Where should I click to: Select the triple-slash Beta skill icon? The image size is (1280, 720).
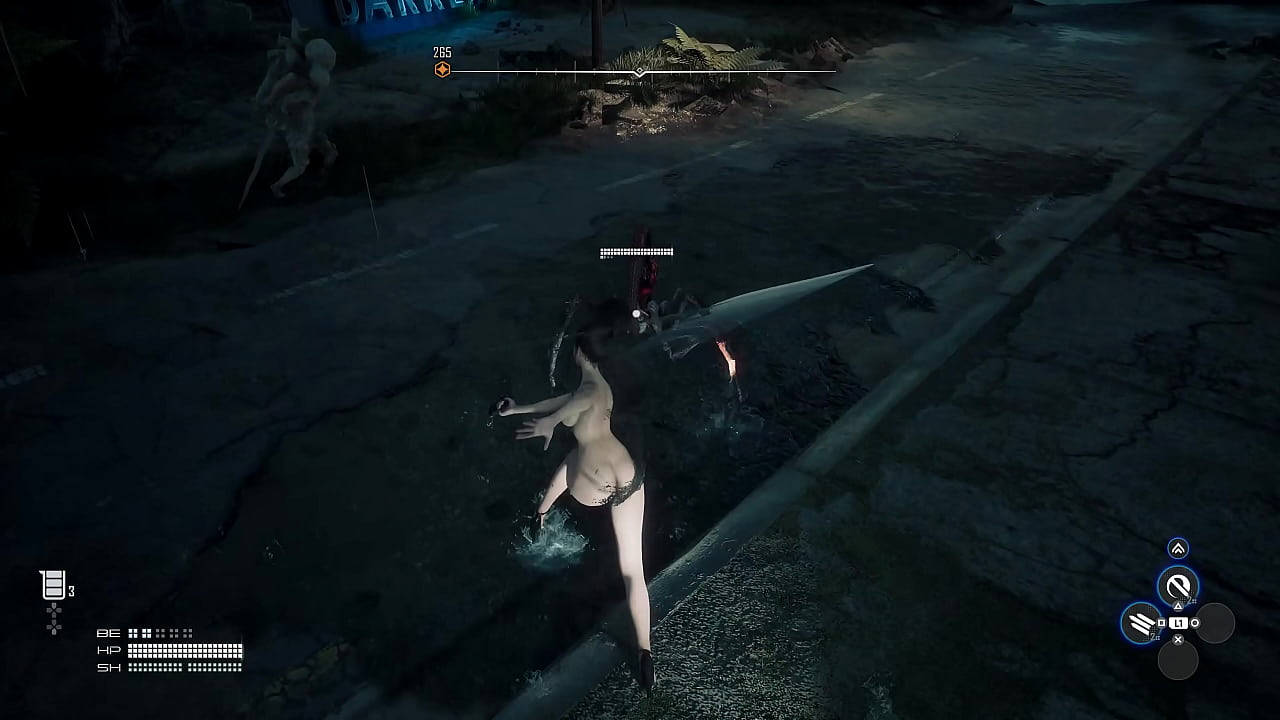(x=1140, y=623)
